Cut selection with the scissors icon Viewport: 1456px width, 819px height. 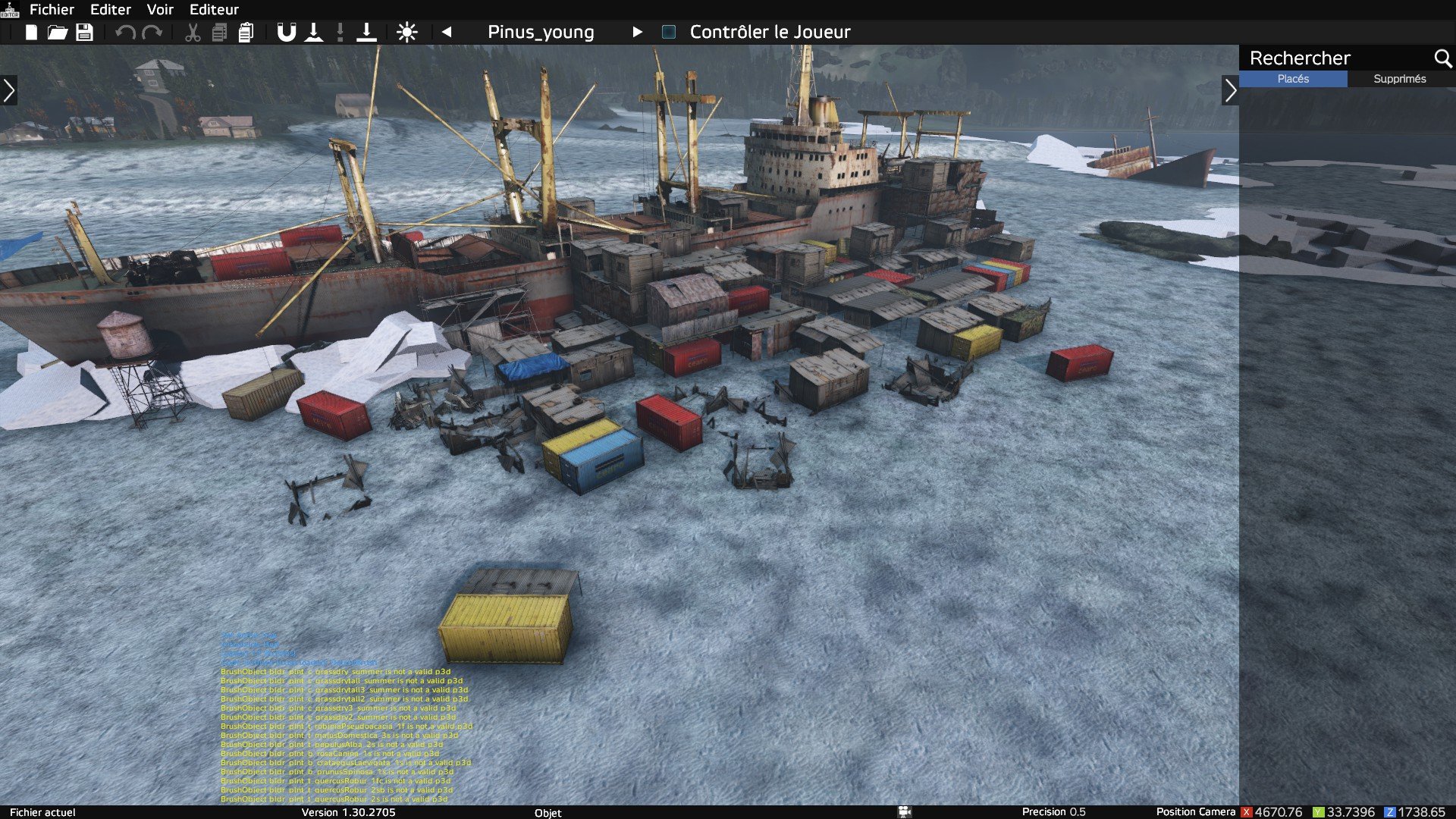(193, 33)
